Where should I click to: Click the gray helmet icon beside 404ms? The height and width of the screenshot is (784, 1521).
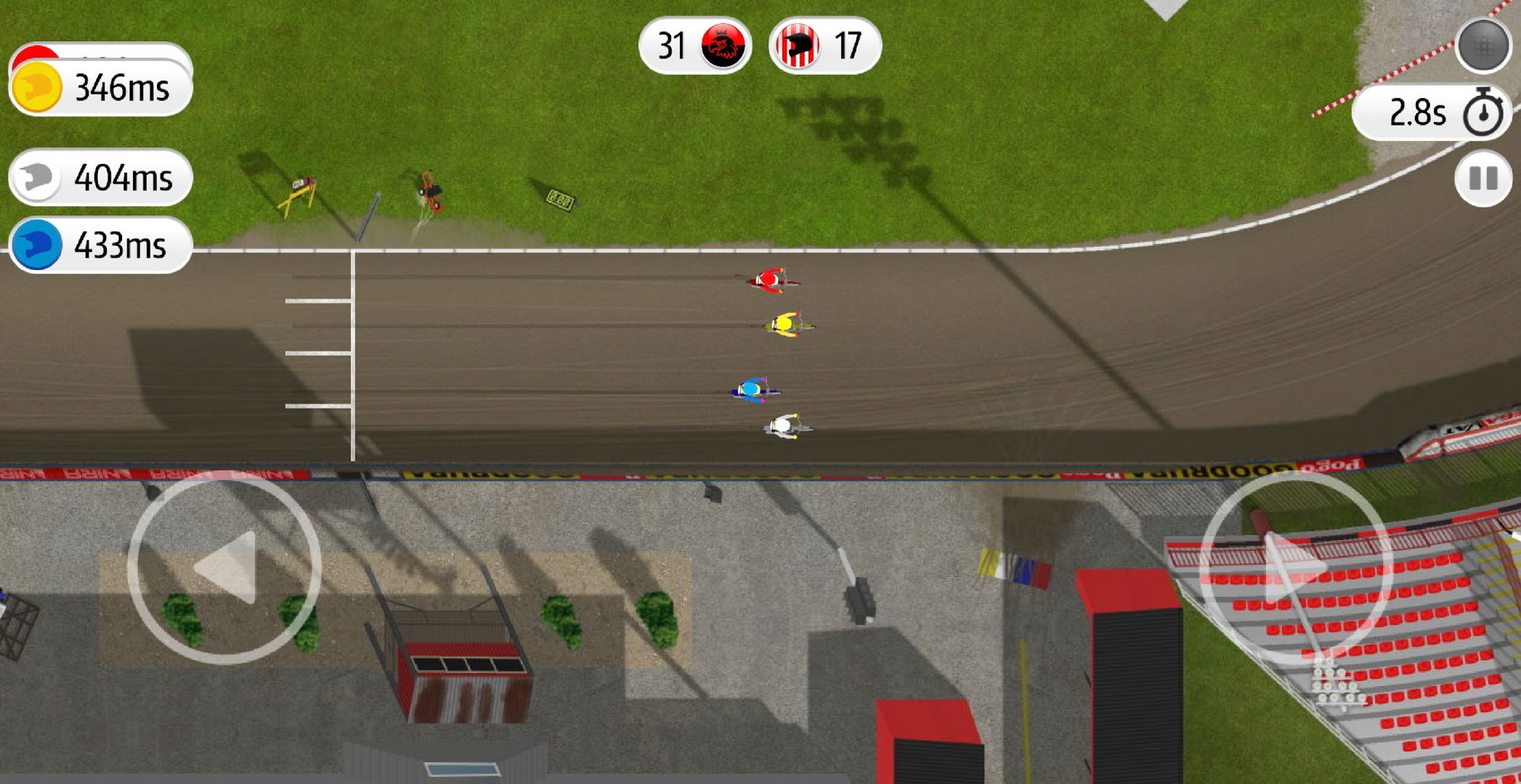pyautogui.click(x=36, y=177)
